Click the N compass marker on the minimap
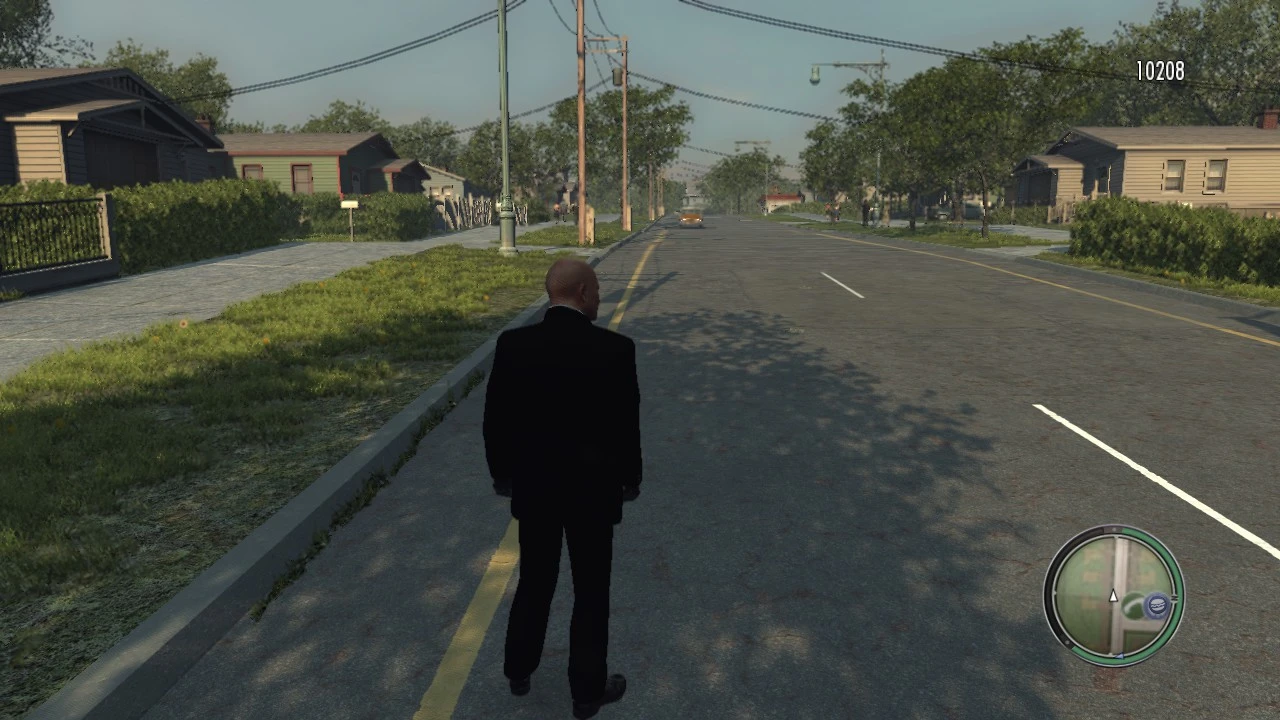This screenshot has width=1280, height=720. click(x=1174, y=597)
